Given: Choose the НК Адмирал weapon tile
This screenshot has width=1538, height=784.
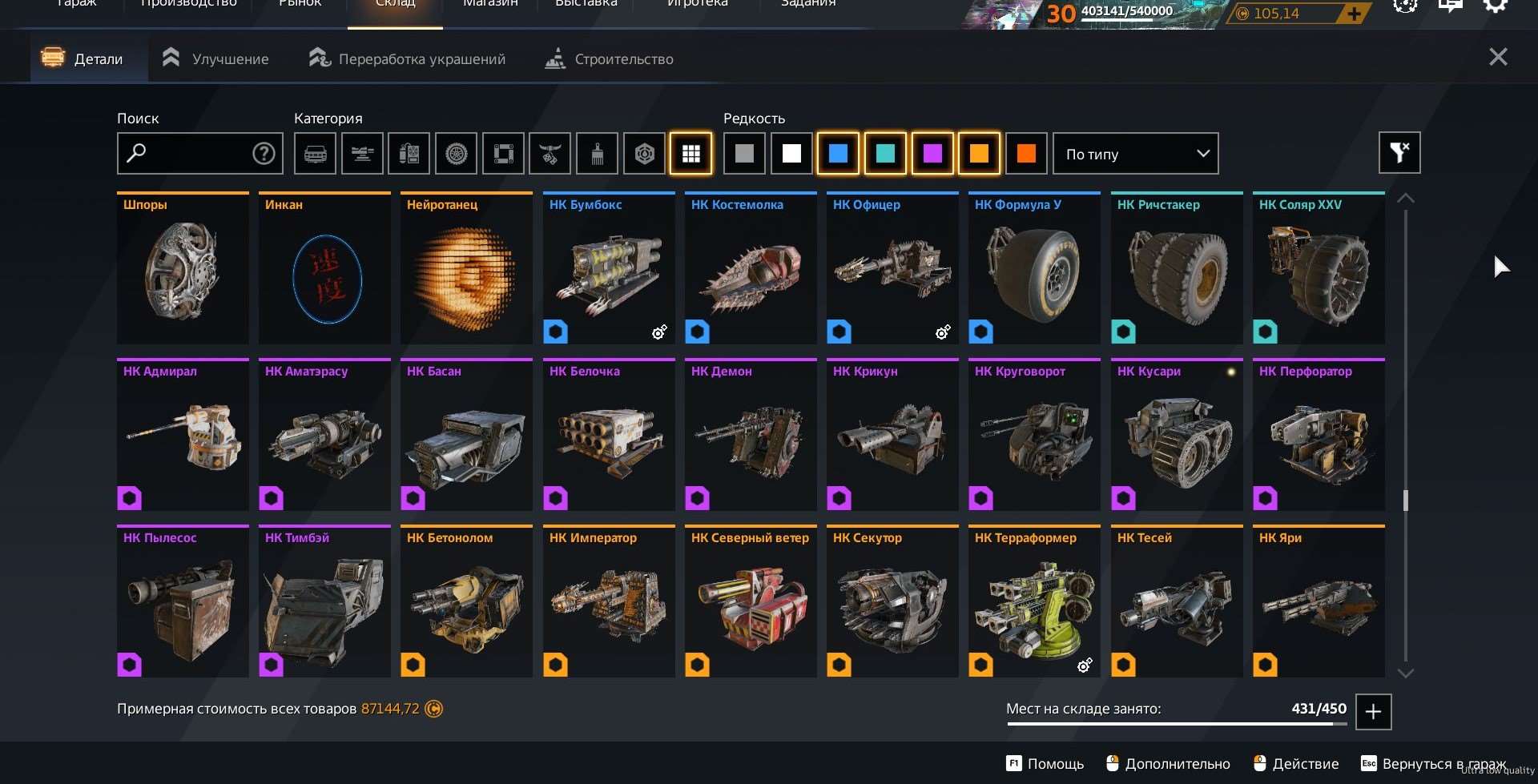Looking at the screenshot, I should pyautogui.click(x=183, y=435).
